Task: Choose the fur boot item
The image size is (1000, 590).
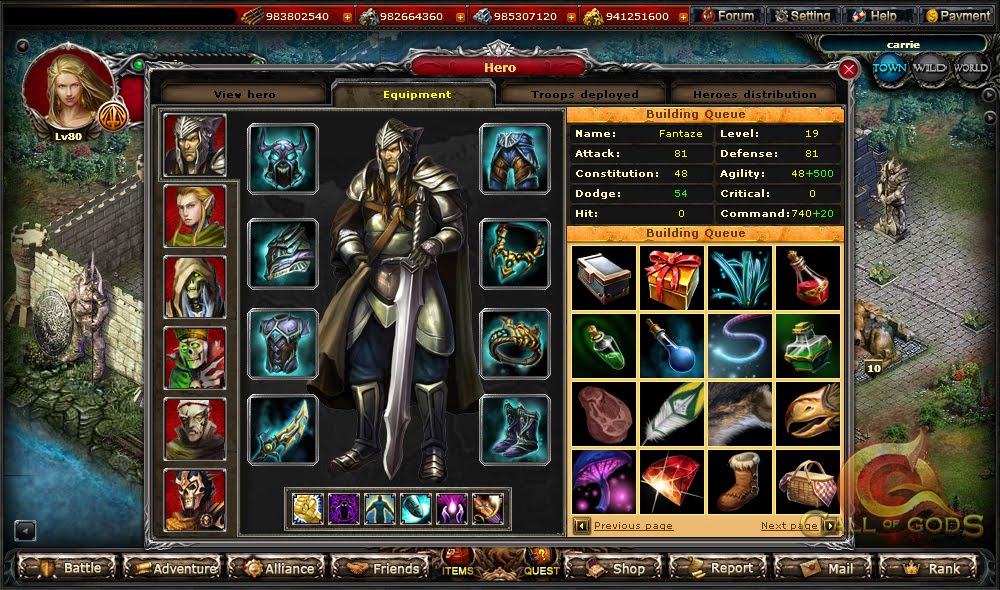Action: coord(741,481)
